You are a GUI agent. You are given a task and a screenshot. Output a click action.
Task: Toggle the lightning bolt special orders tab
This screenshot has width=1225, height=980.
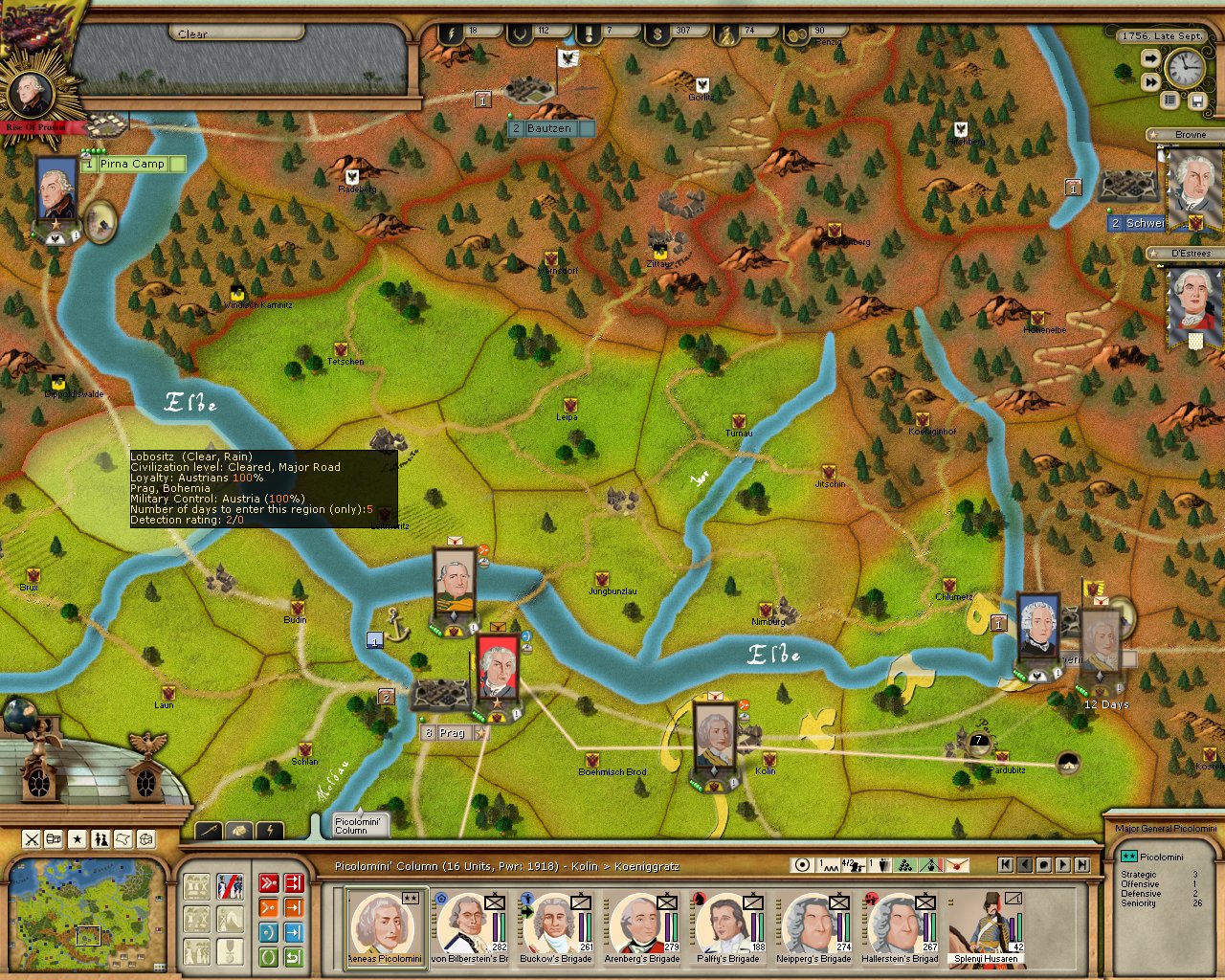[x=270, y=831]
